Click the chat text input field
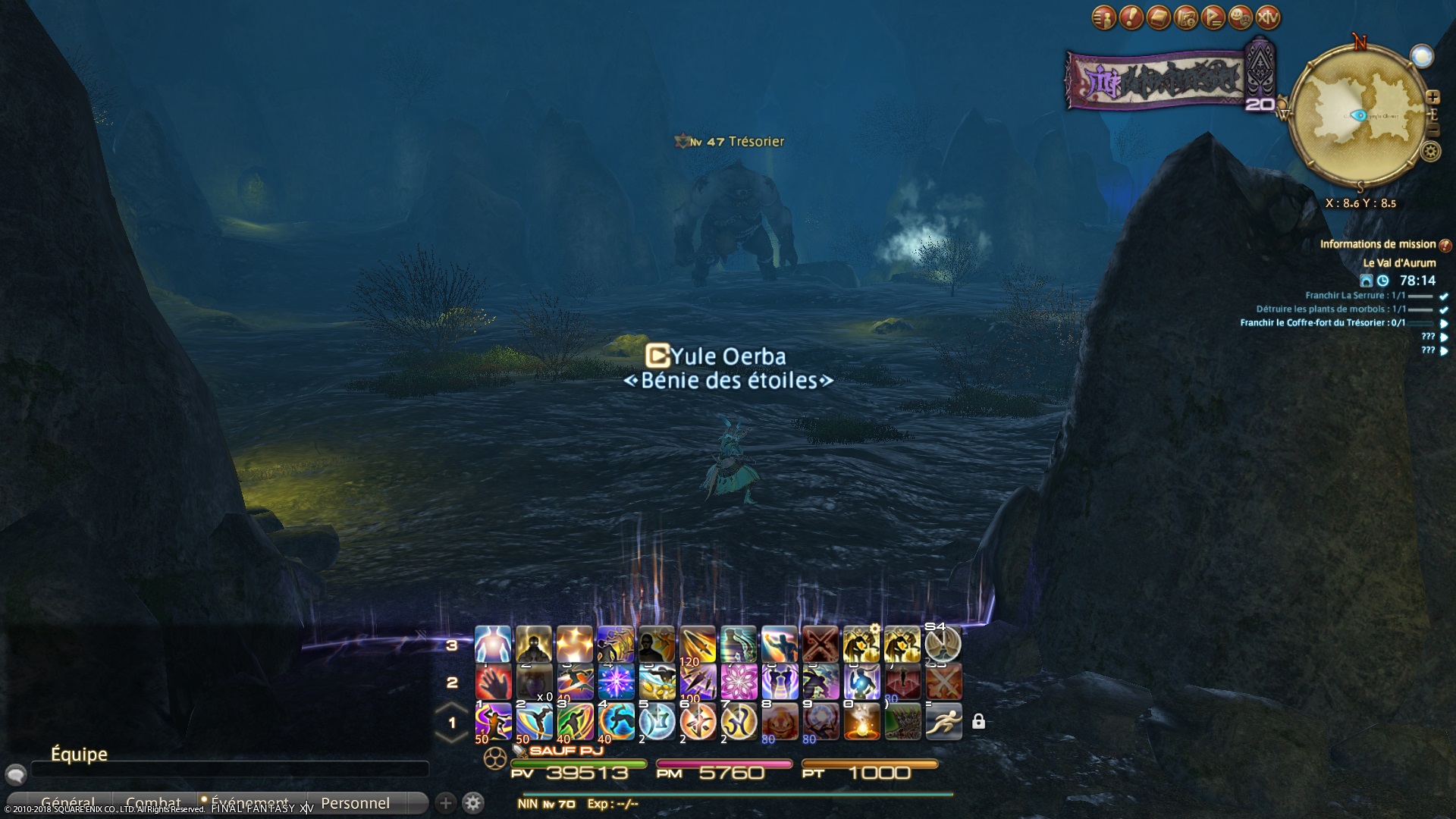This screenshot has width=1456, height=819. click(227, 769)
